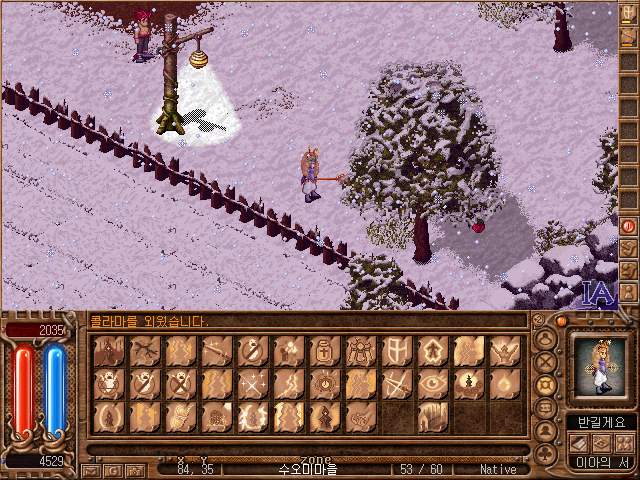Image resolution: width=640 pixels, height=480 pixels.
Task: Activate the shield skill icon
Action: click(x=396, y=351)
